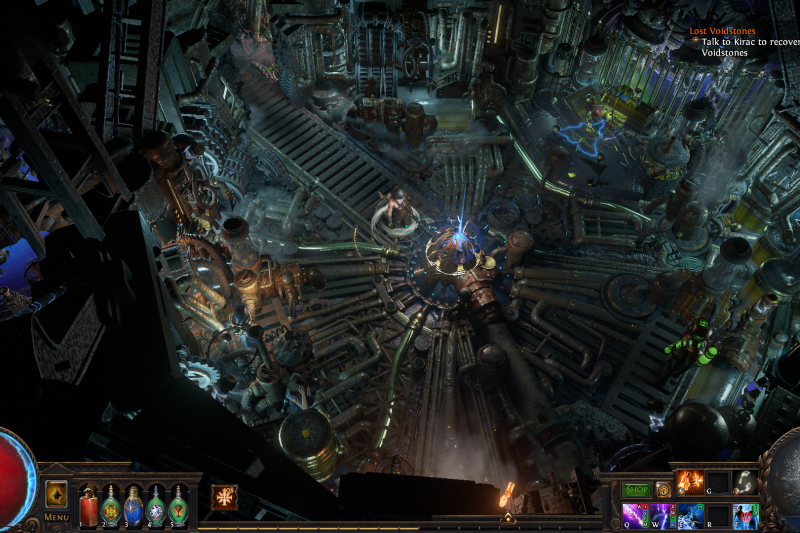Activate the purple lightning skill on W
800x533 pixels.
click(x=663, y=516)
